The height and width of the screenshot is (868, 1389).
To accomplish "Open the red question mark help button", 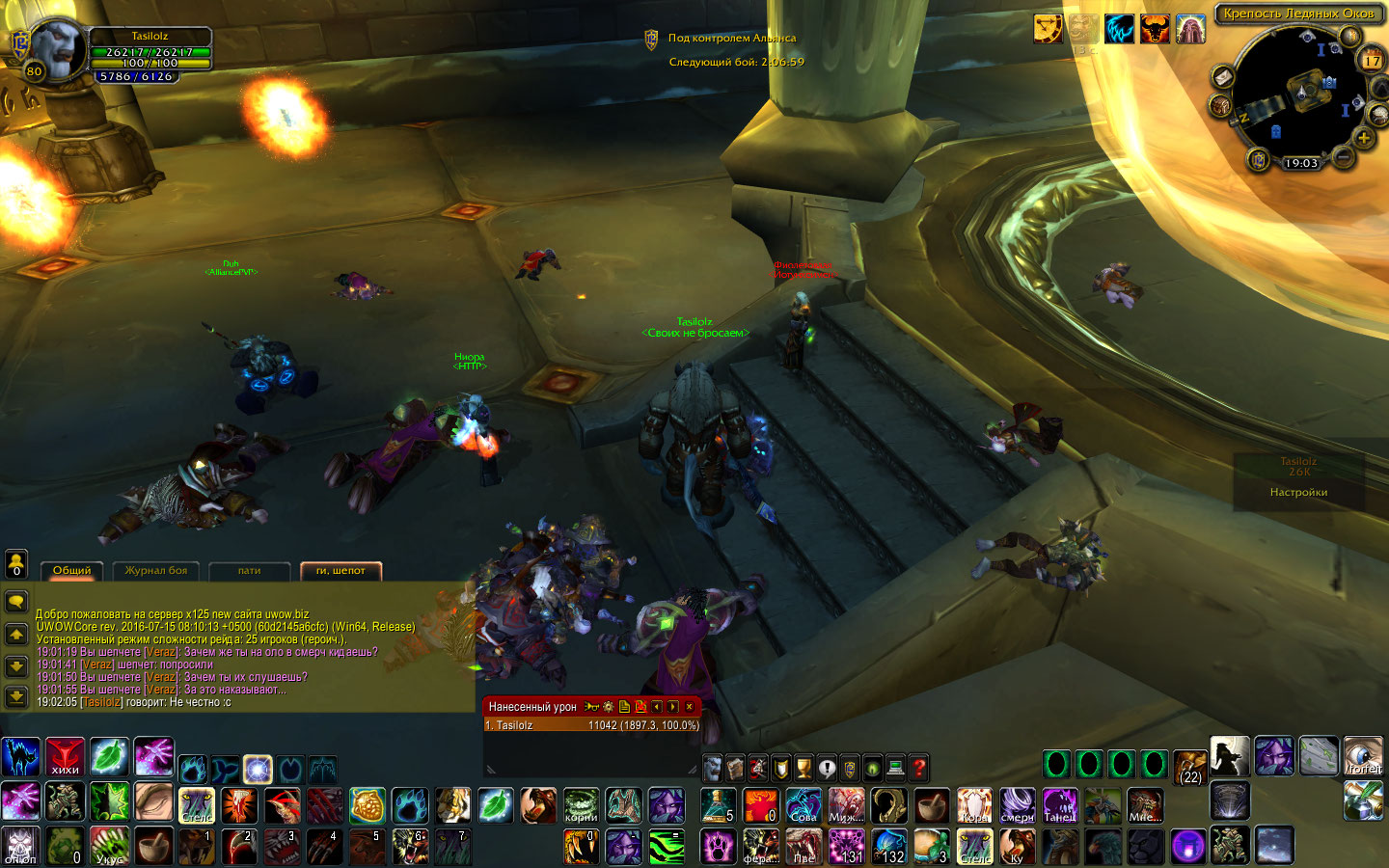I will tap(919, 768).
